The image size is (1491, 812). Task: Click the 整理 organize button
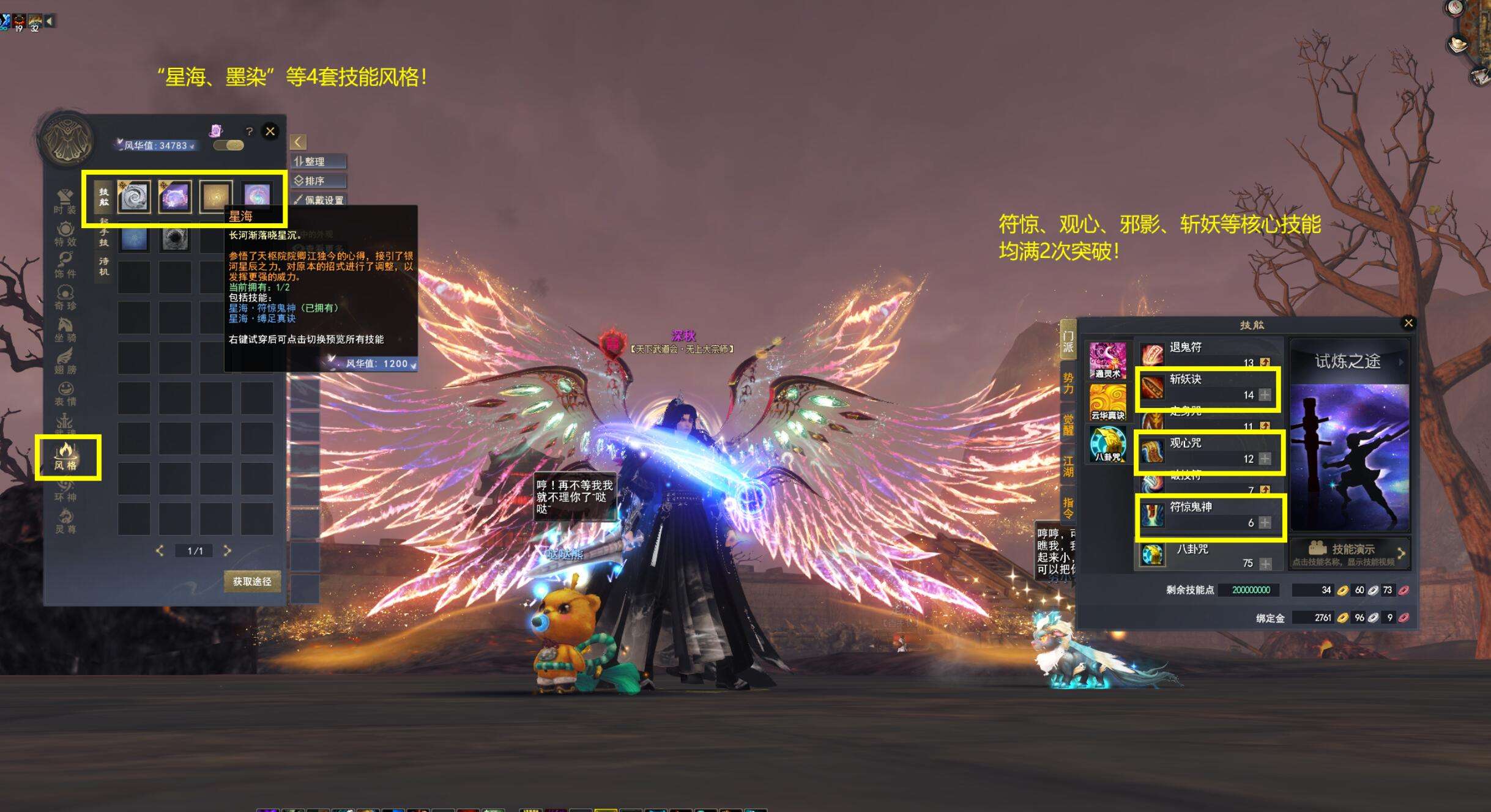[x=319, y=161]
